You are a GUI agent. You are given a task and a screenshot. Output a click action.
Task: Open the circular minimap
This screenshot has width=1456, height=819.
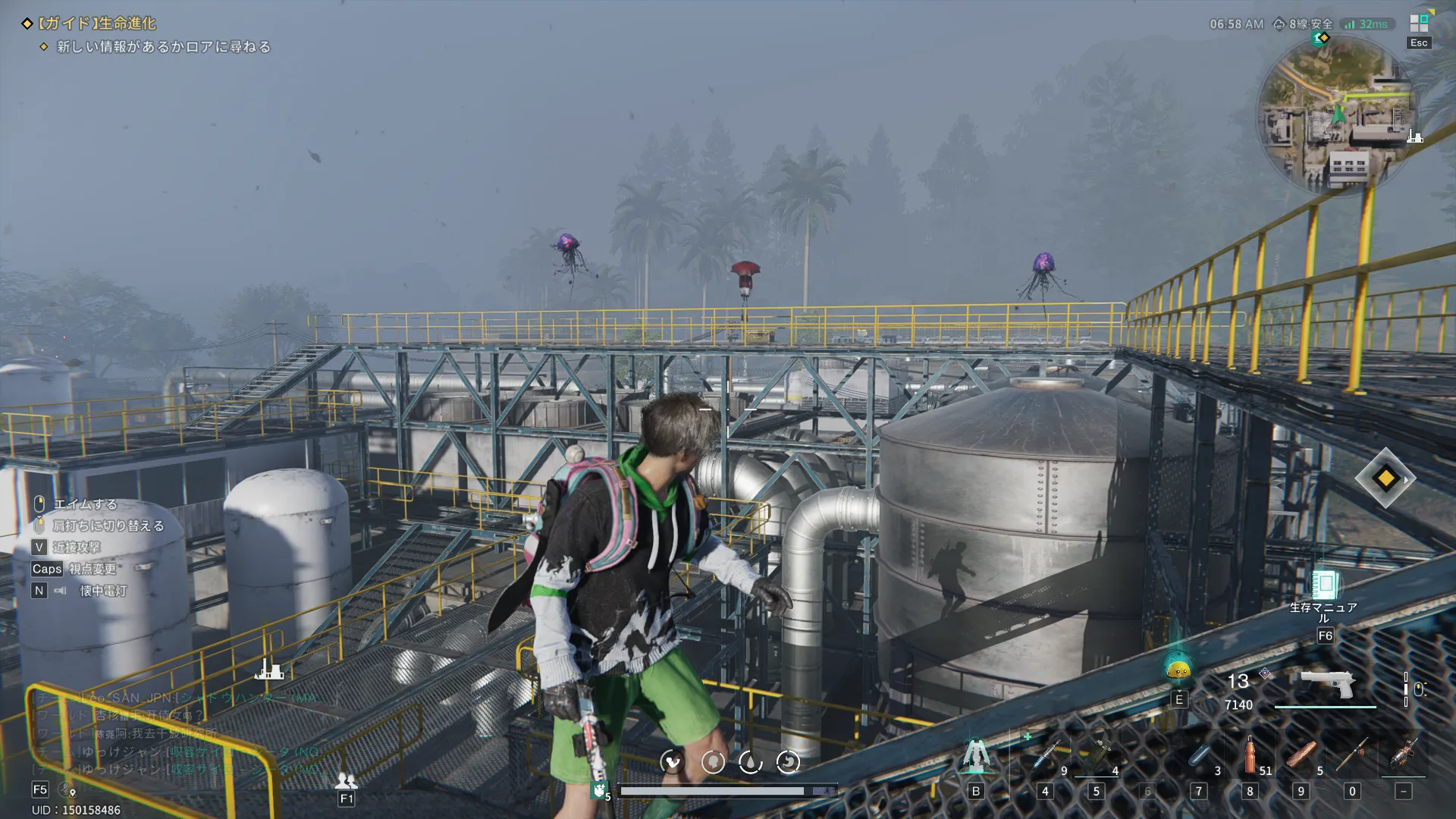pos(1338,115)
